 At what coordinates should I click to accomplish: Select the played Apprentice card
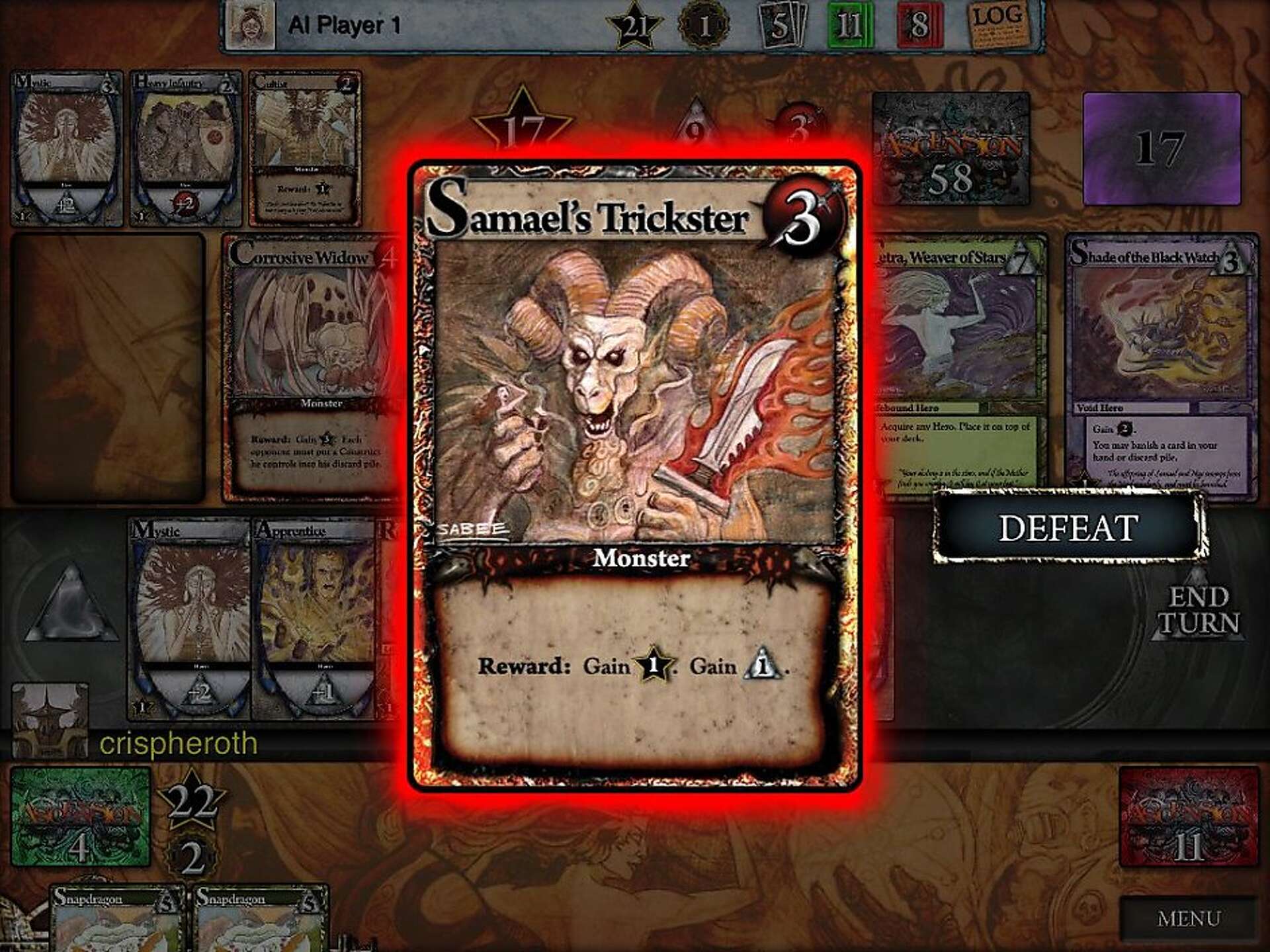(x=315, y=619)
